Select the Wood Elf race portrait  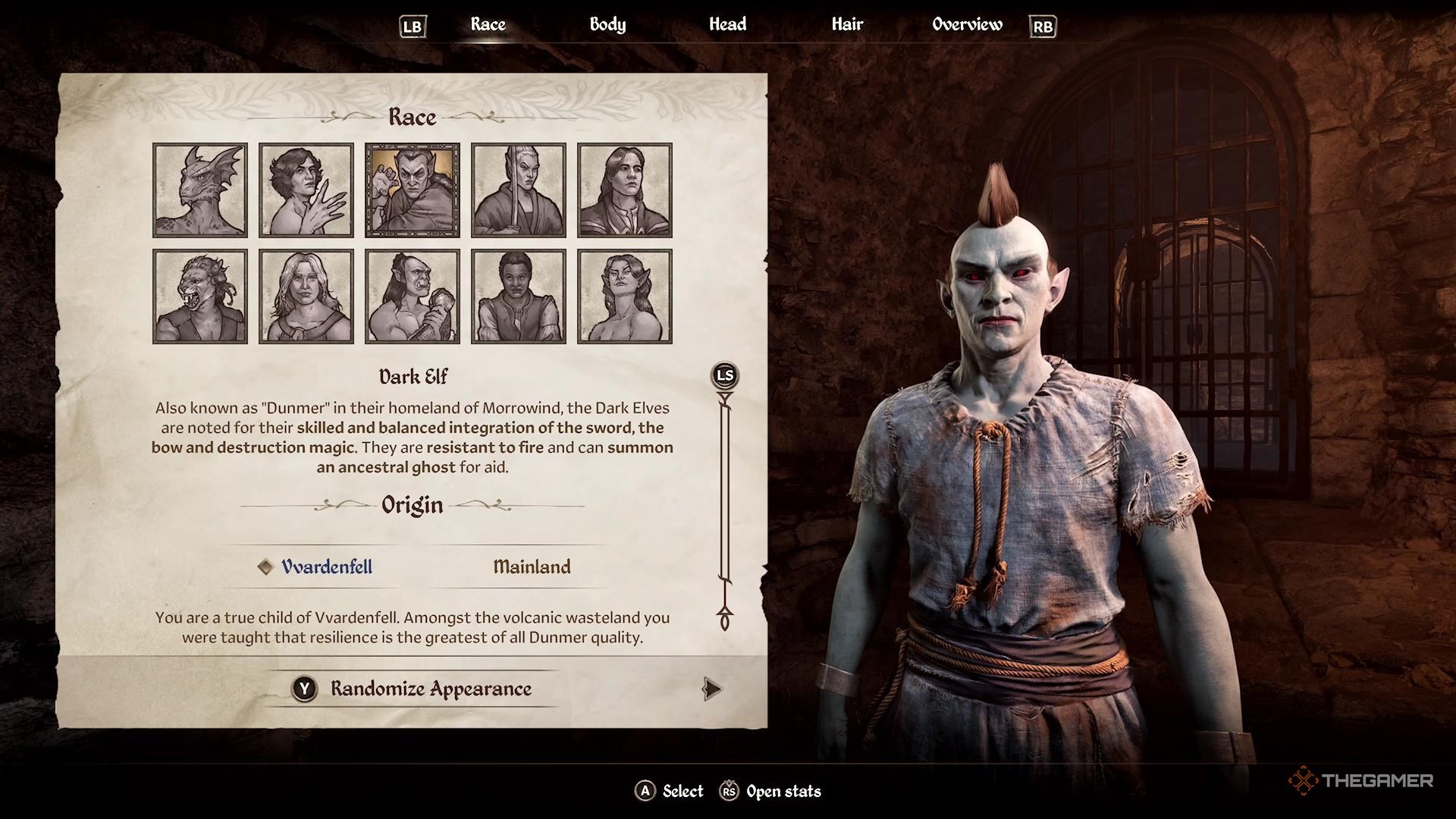625,297
